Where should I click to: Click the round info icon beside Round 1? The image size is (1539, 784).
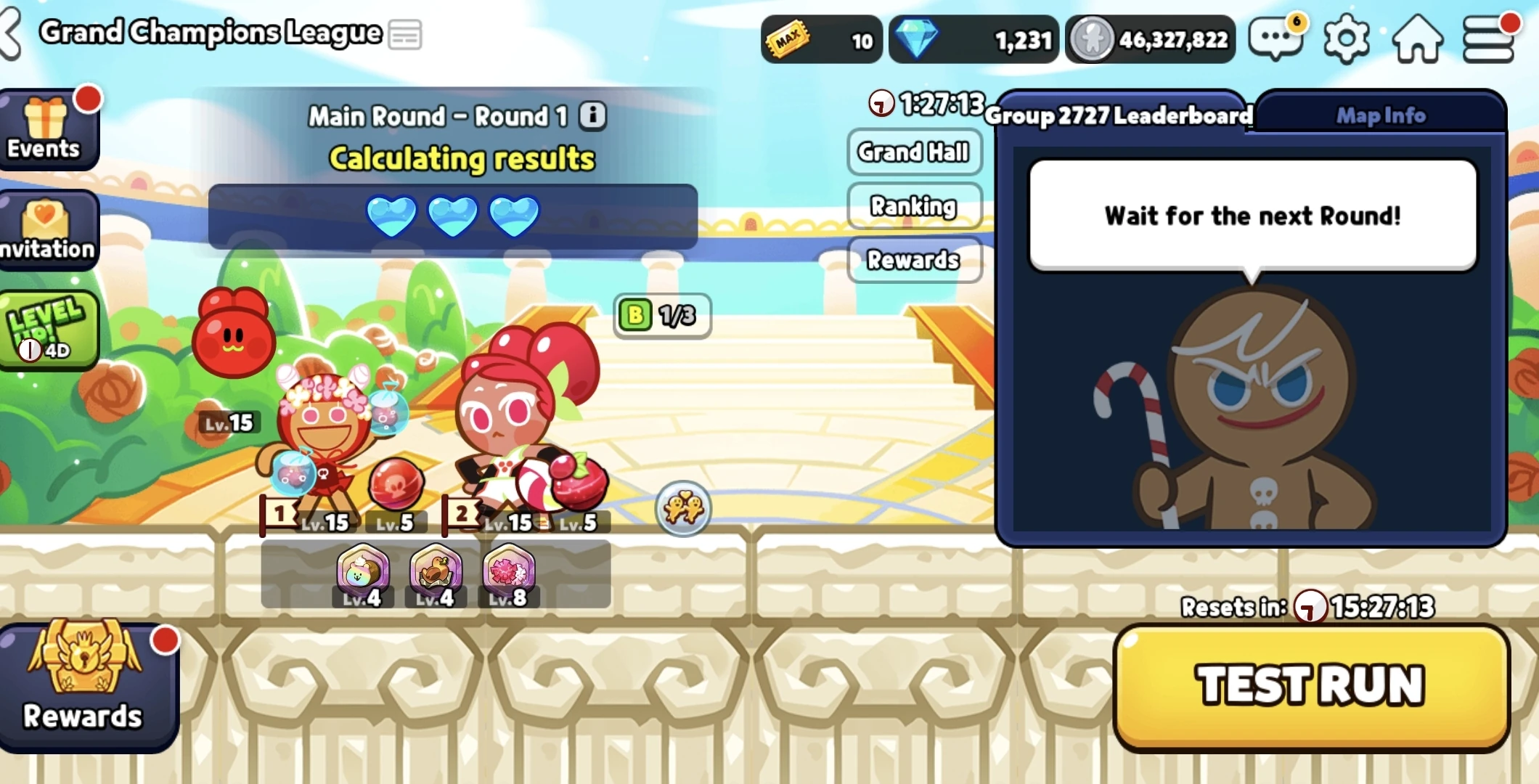(x=592, y=116)
